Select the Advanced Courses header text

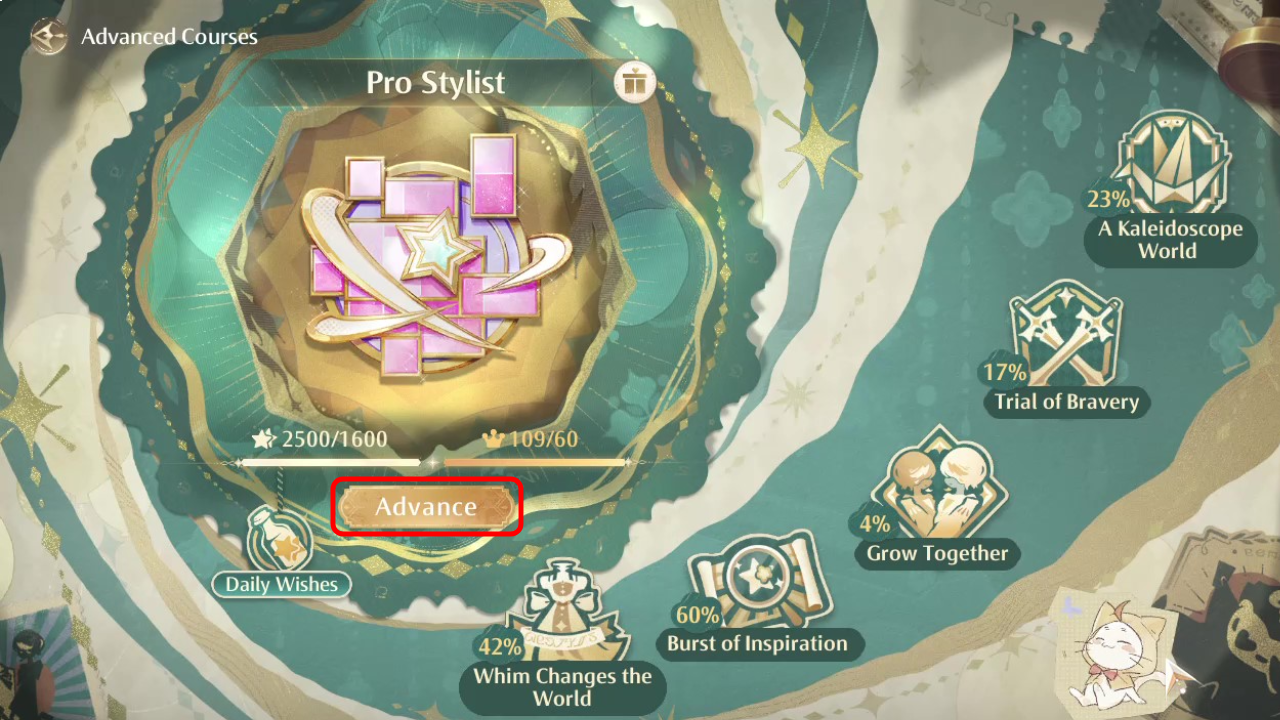point(171,36)
